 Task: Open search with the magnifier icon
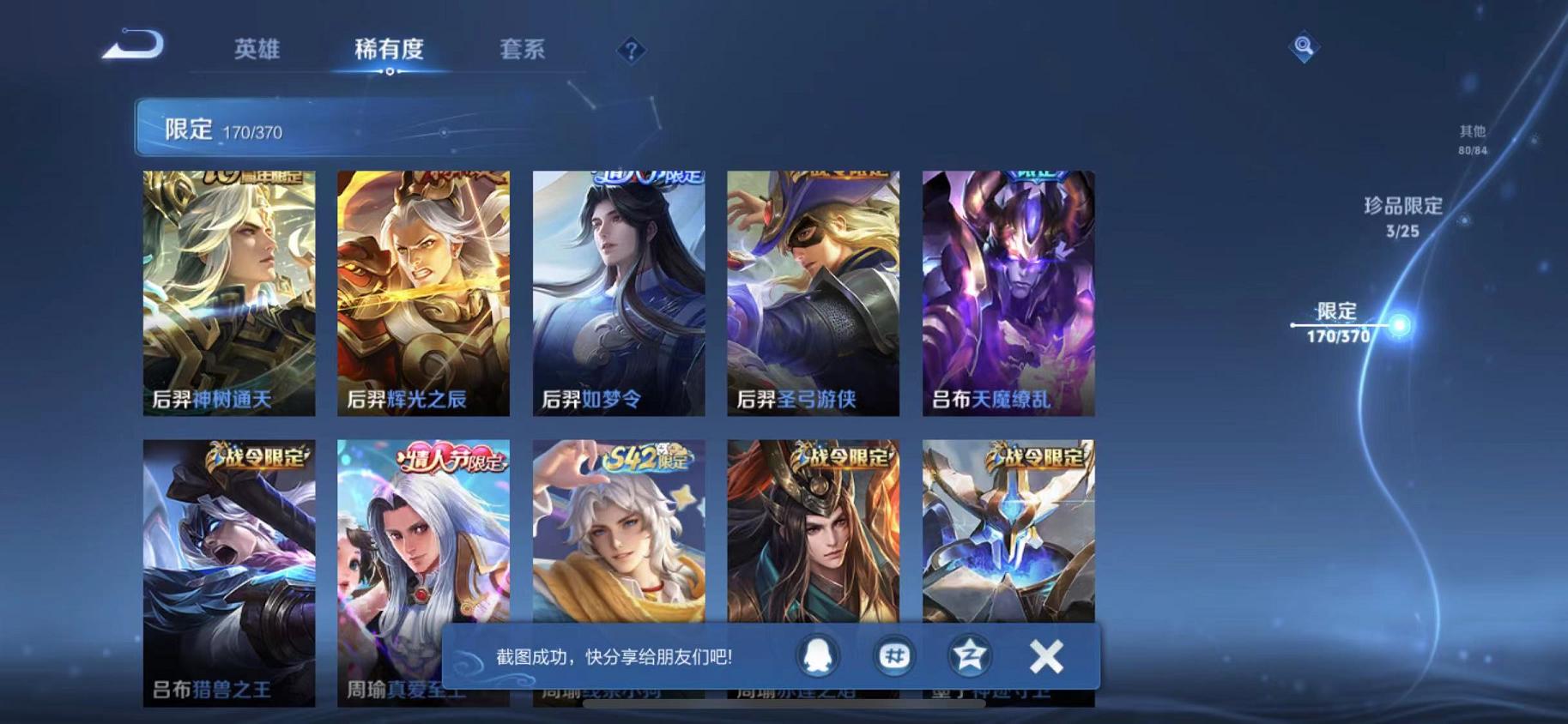pyautogui.click(x=1303, y=49)
